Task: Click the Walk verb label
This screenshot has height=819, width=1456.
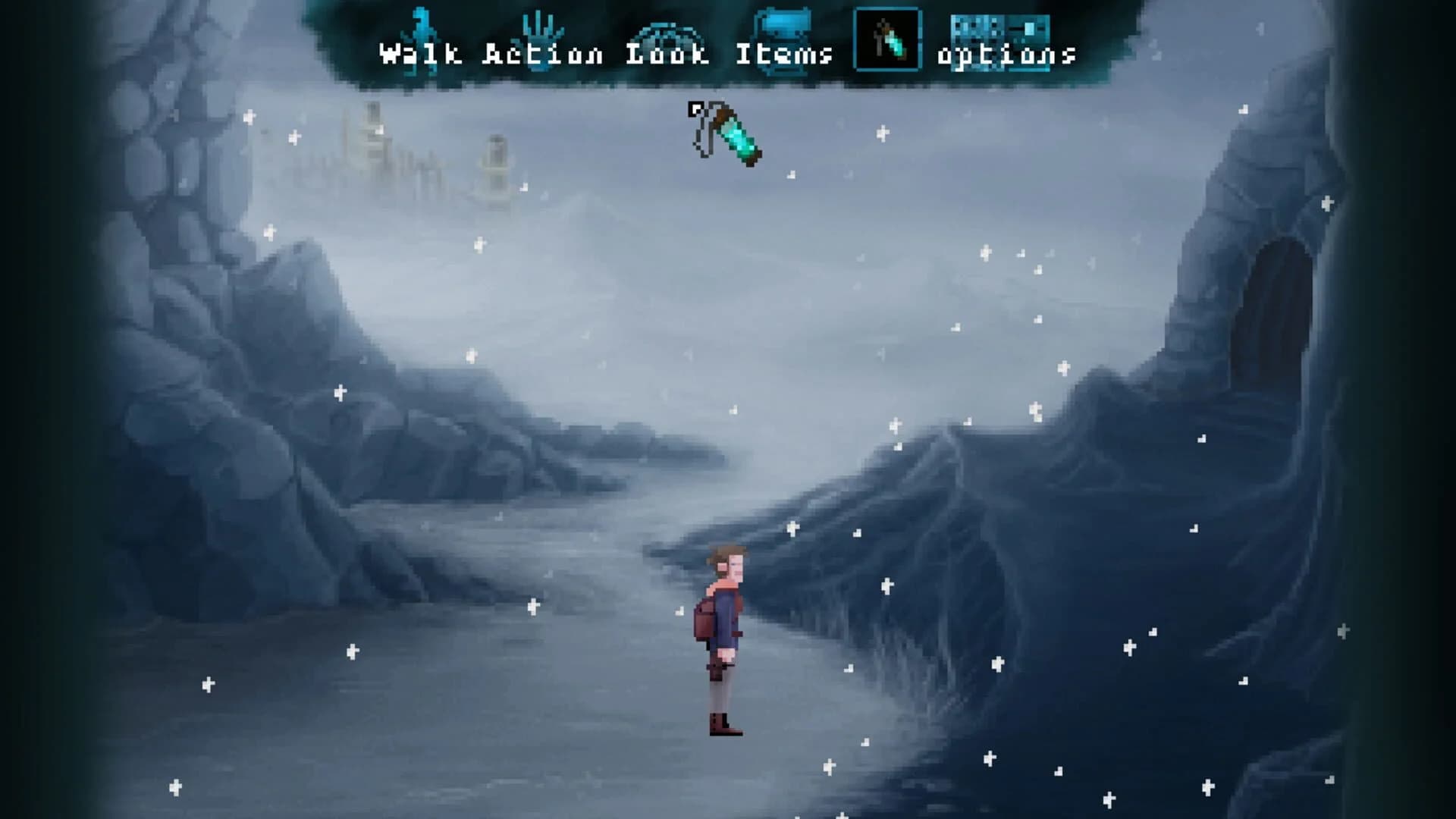Action: tap(419, 55)
